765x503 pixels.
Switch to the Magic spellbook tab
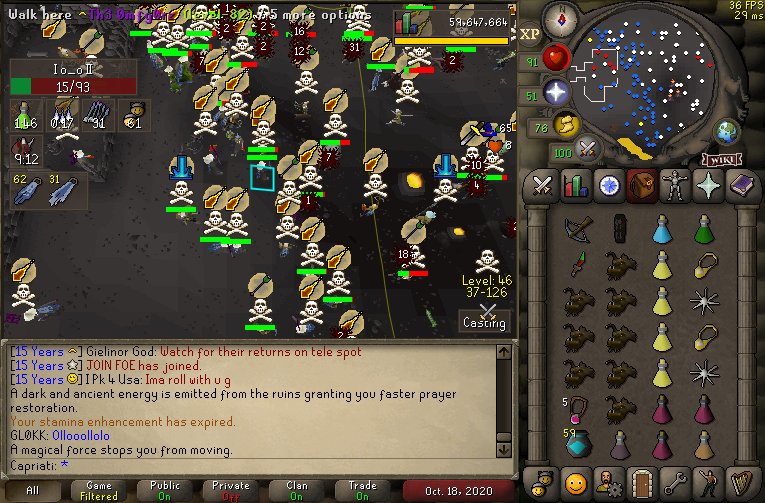[741, 186]
